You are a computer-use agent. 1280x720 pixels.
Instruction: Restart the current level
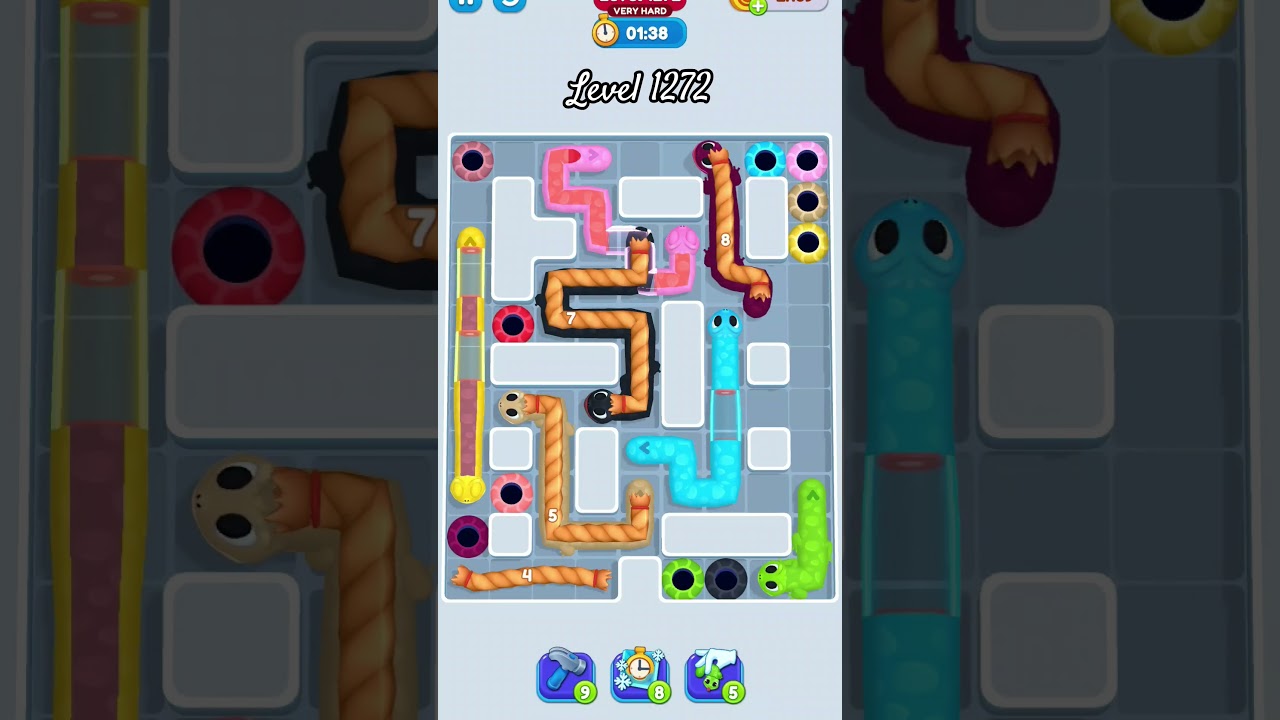click(x=508, y=4)
